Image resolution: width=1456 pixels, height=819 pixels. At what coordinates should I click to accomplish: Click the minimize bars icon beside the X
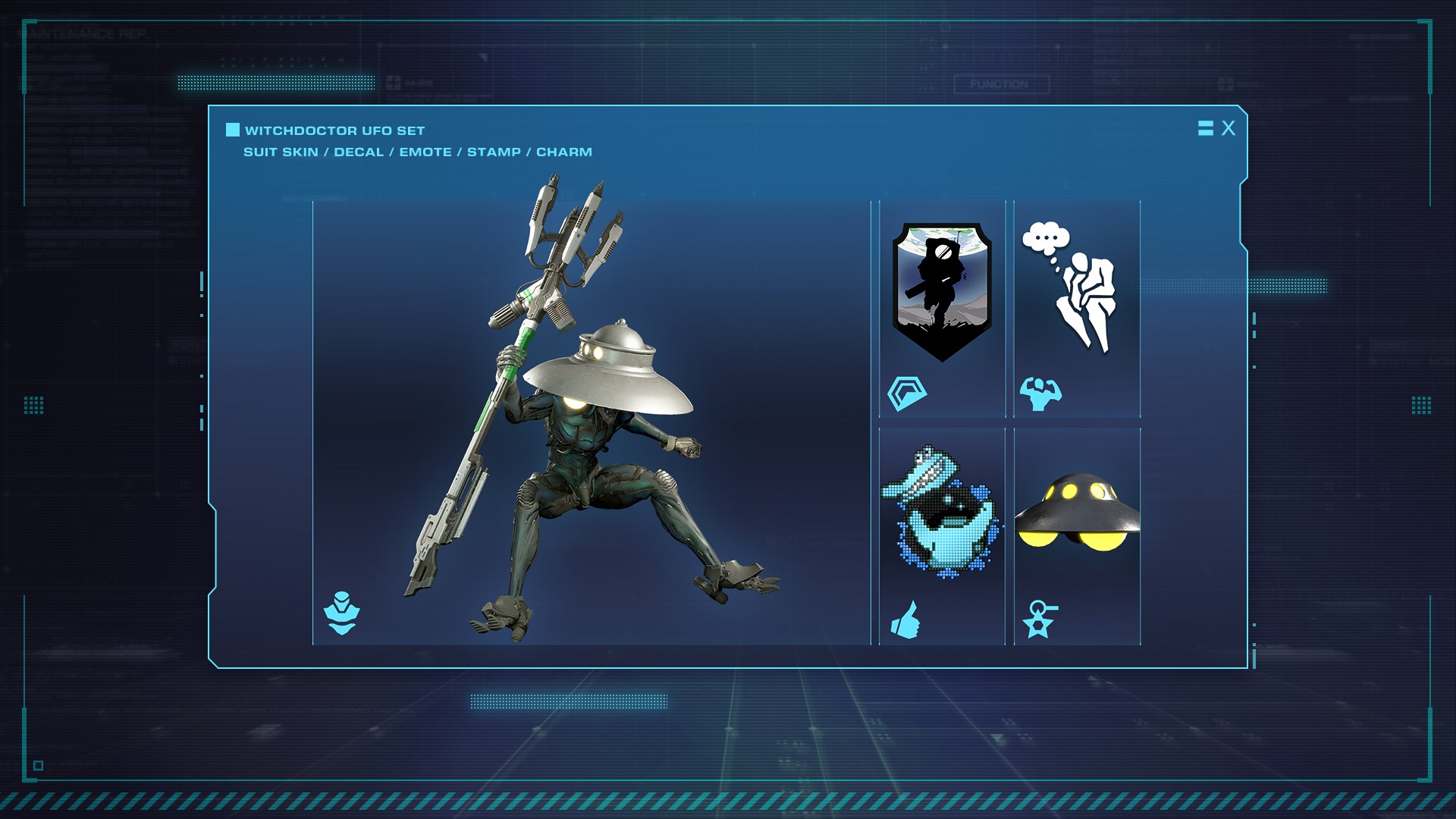click(x=1205, y=128)
